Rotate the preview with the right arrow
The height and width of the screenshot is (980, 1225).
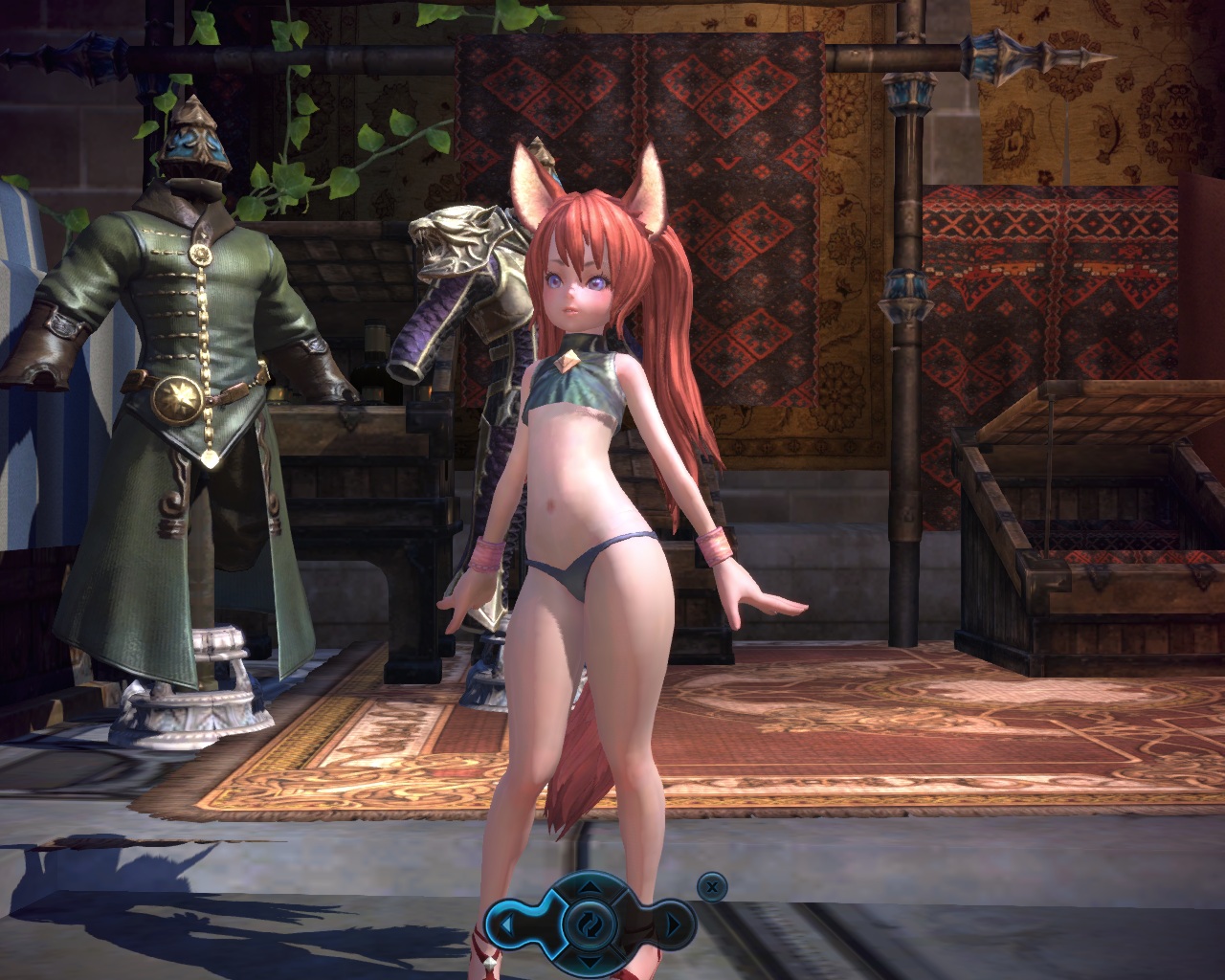tap(673, 924)
